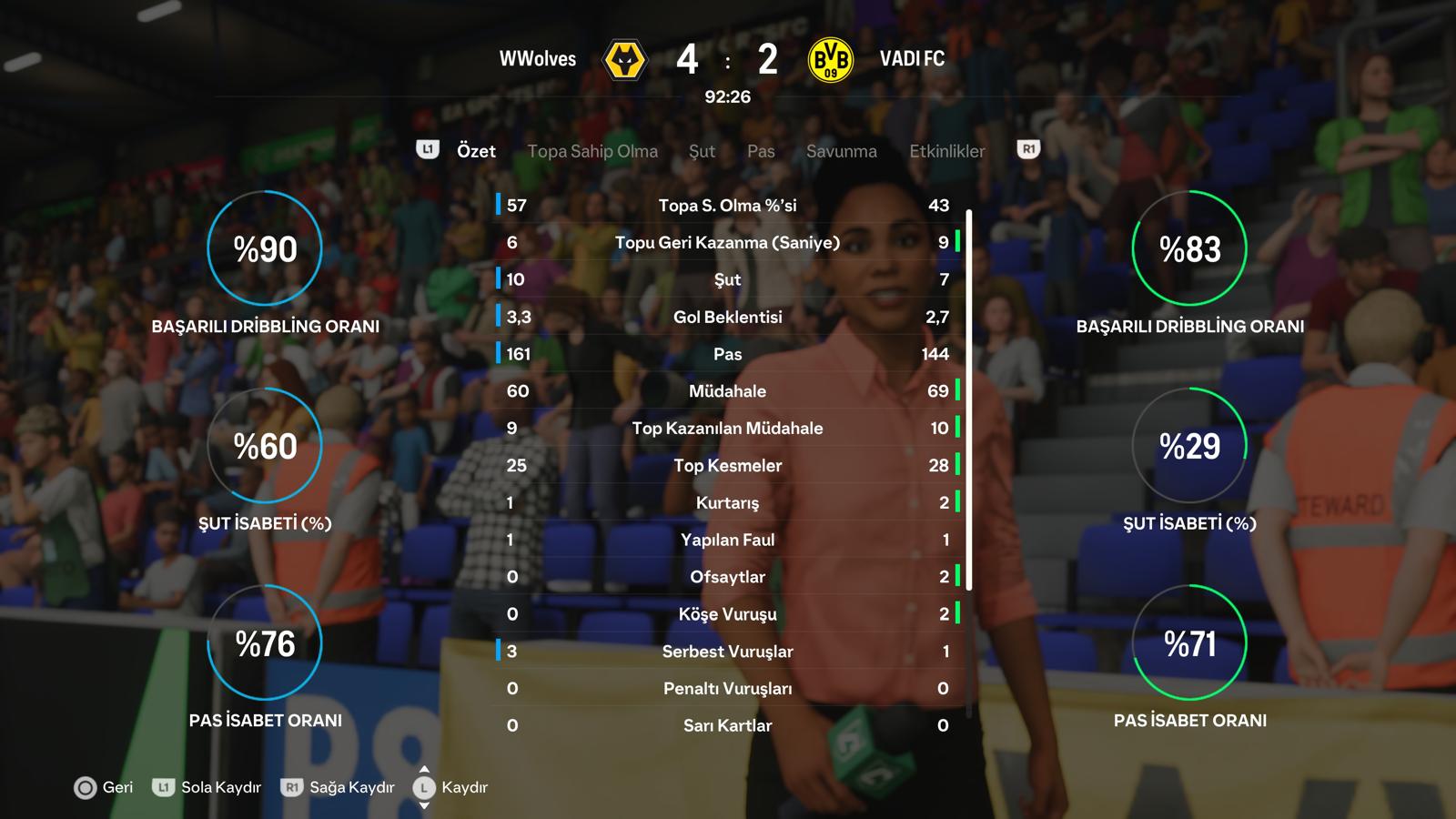Select the Özet tab
The height and width of the screenshot is (819, 1456).
476,151
